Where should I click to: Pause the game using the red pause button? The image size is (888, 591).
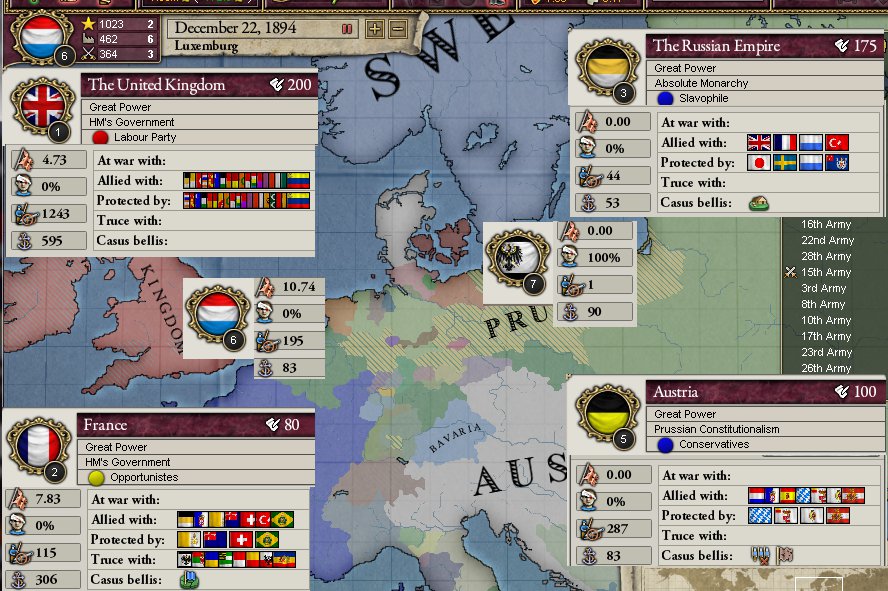(x=347, y=29)
